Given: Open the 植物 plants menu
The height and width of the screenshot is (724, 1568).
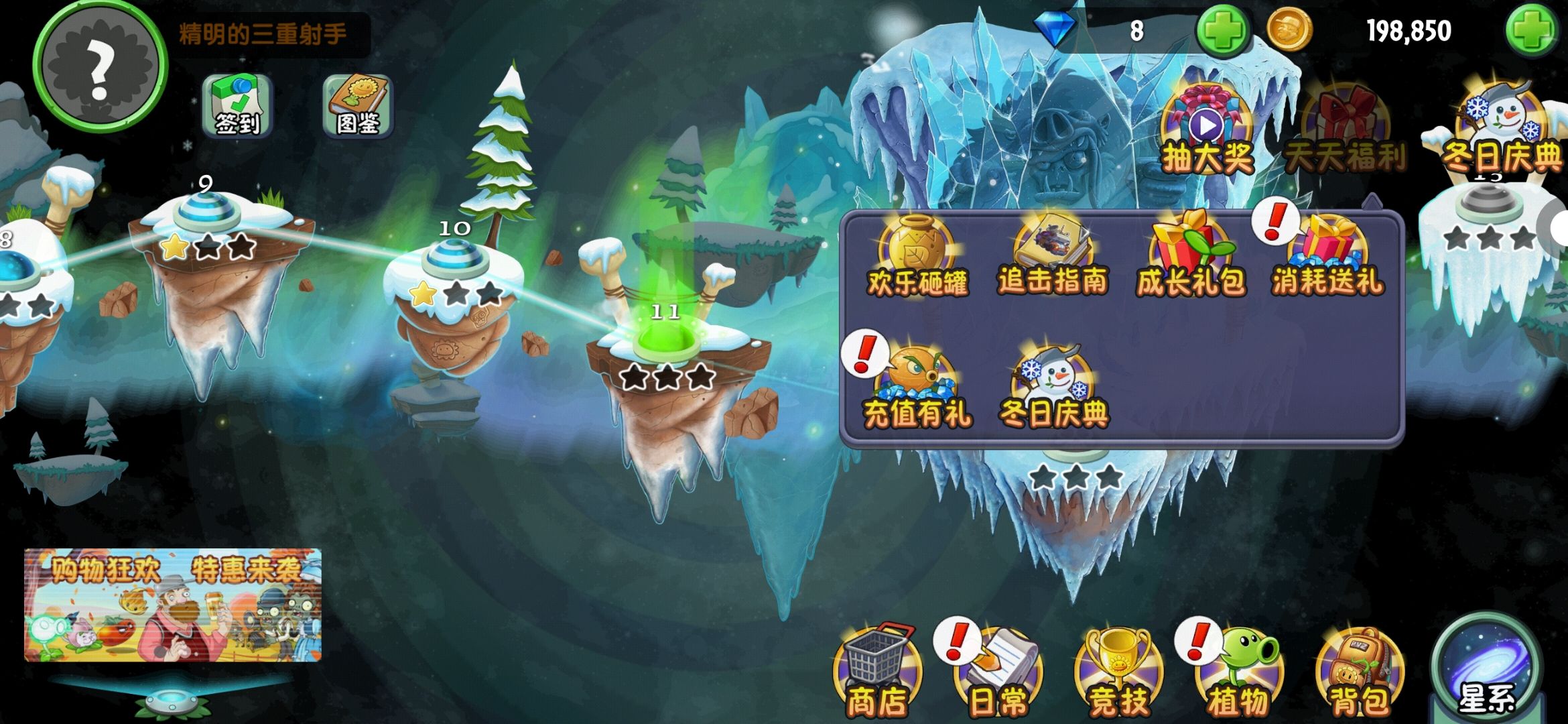Looking at the screenshot, I should point(1238,672).
